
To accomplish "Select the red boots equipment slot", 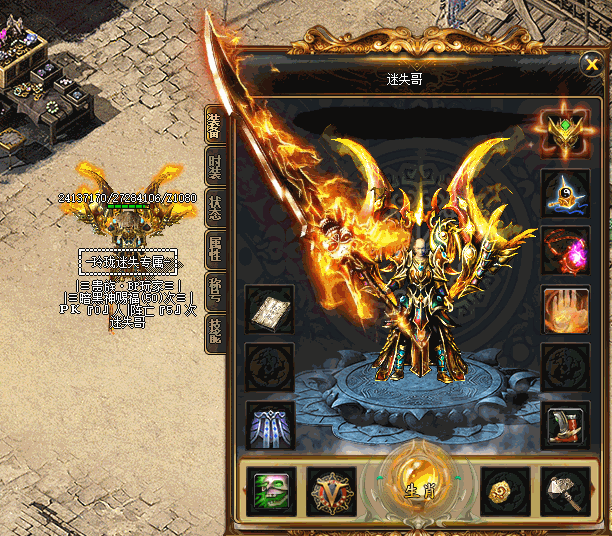I will tap(565, 424).
